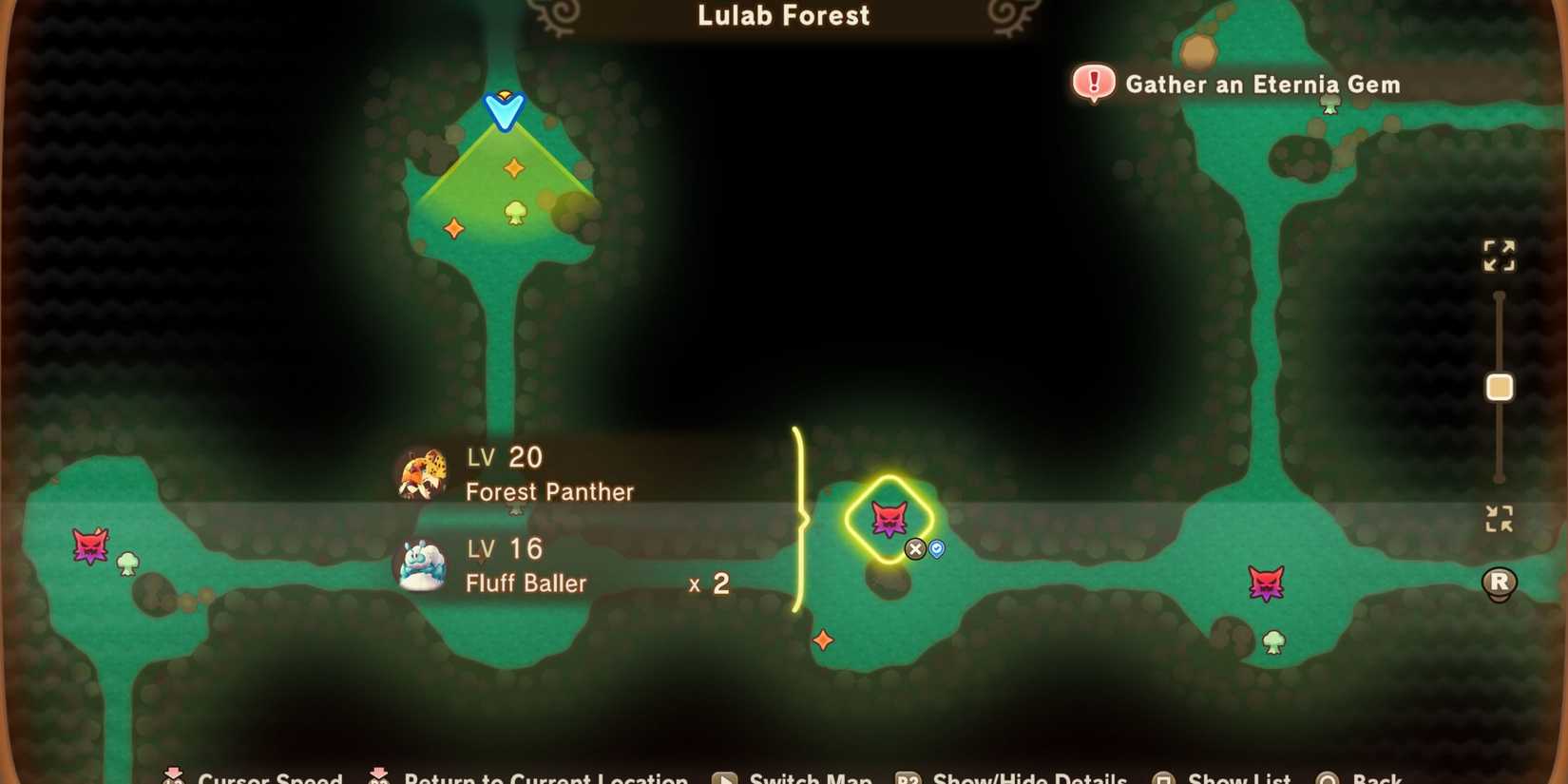Select the enemy marker inside the yellow cursor
Viewport: 1568px width, 784px height.
[x=888, y=517]
